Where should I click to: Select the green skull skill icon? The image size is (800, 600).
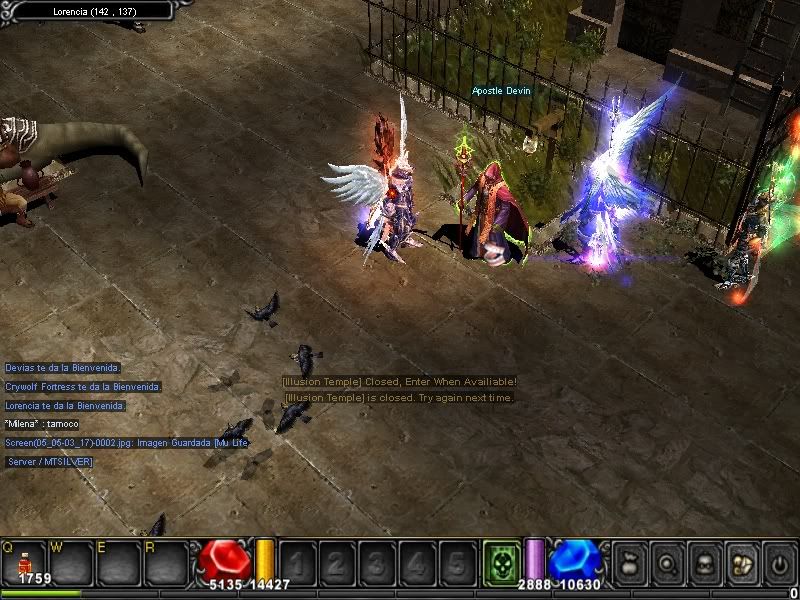click(x=501, y=562)
